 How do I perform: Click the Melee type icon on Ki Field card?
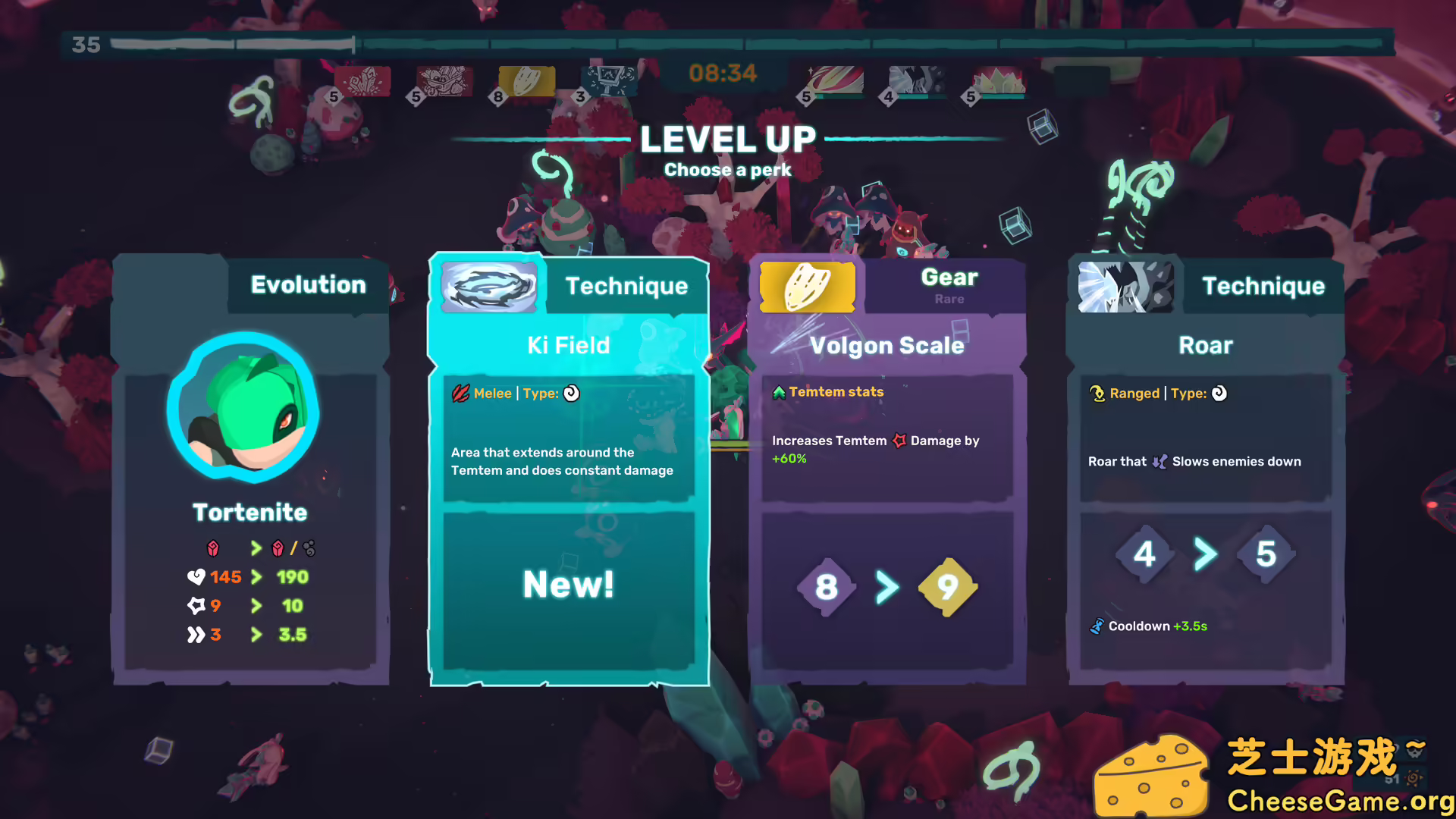pyautogui.click(x=460, y=393)
